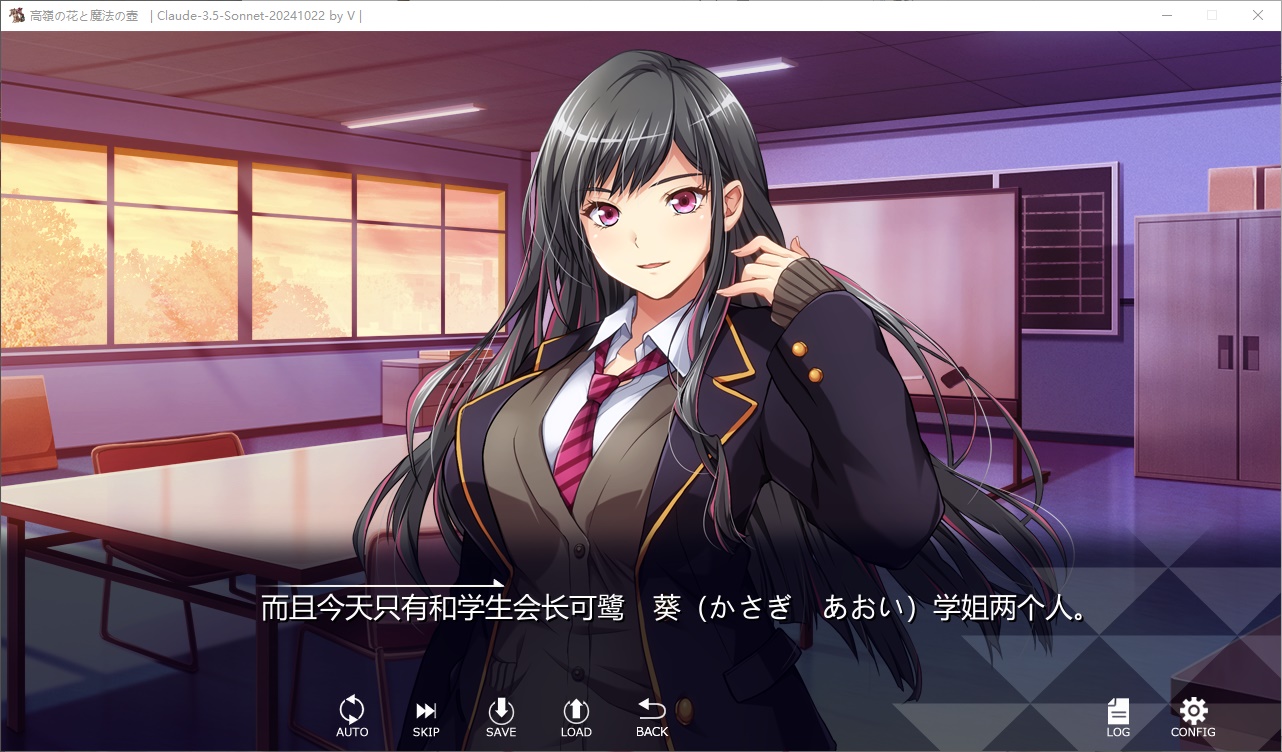
Task: Show the dialogue LOG
Action: pos(1118,717)
